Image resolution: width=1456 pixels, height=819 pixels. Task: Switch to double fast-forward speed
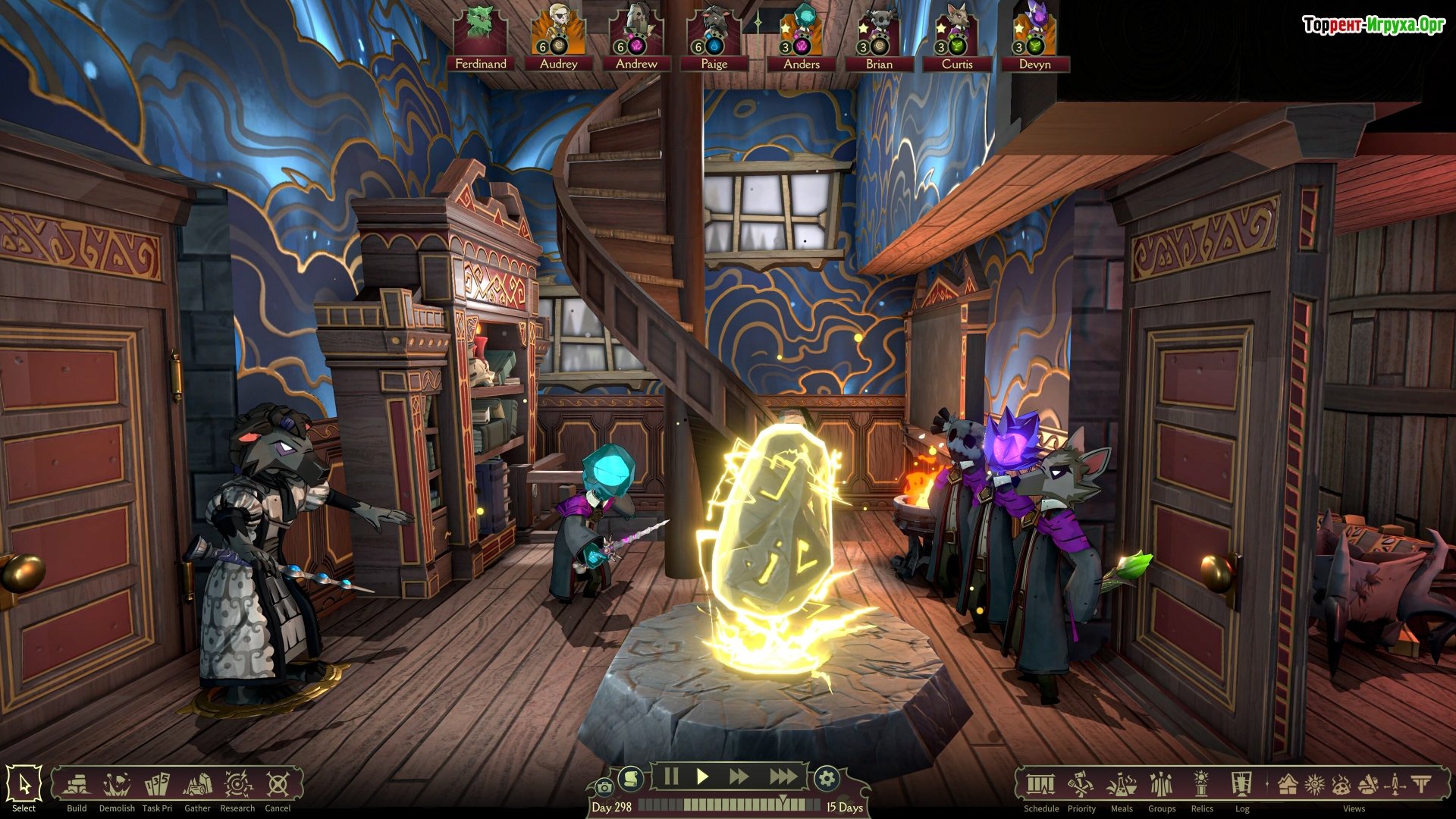coord(739,777)
